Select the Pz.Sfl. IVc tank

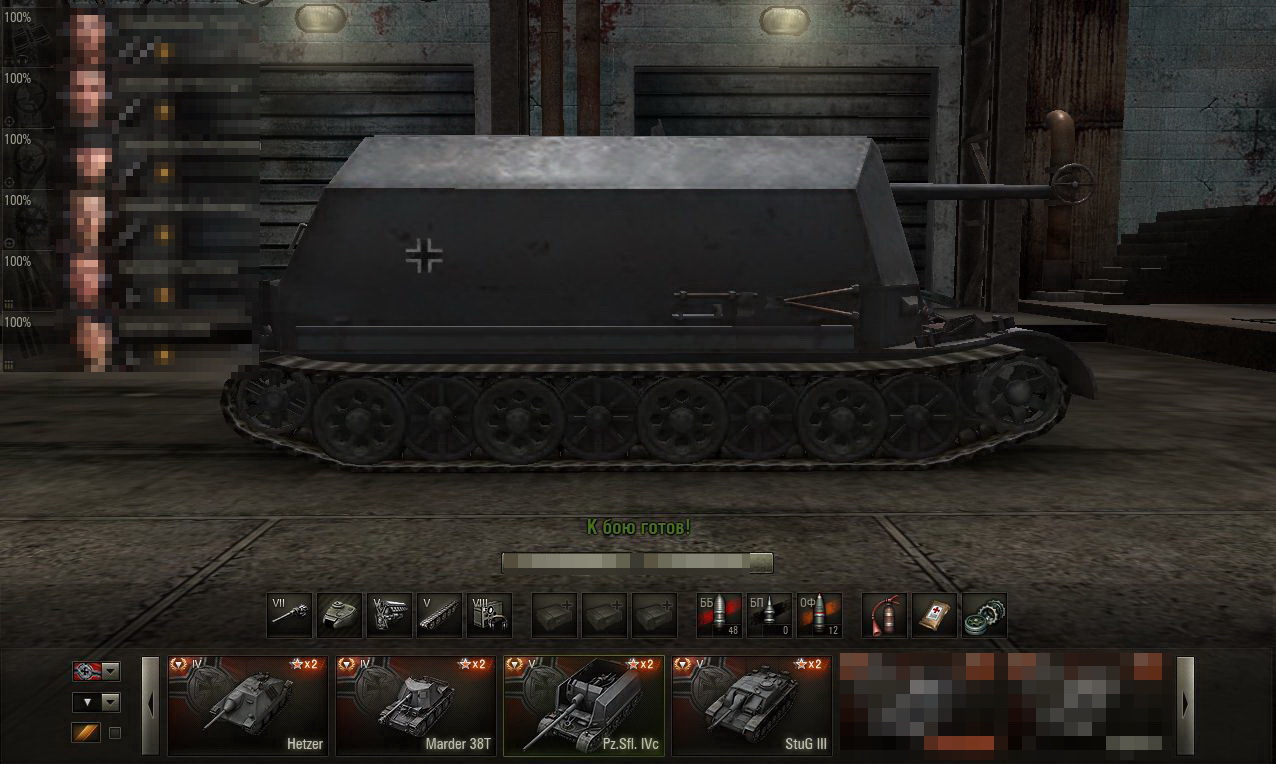pos(584,705)
